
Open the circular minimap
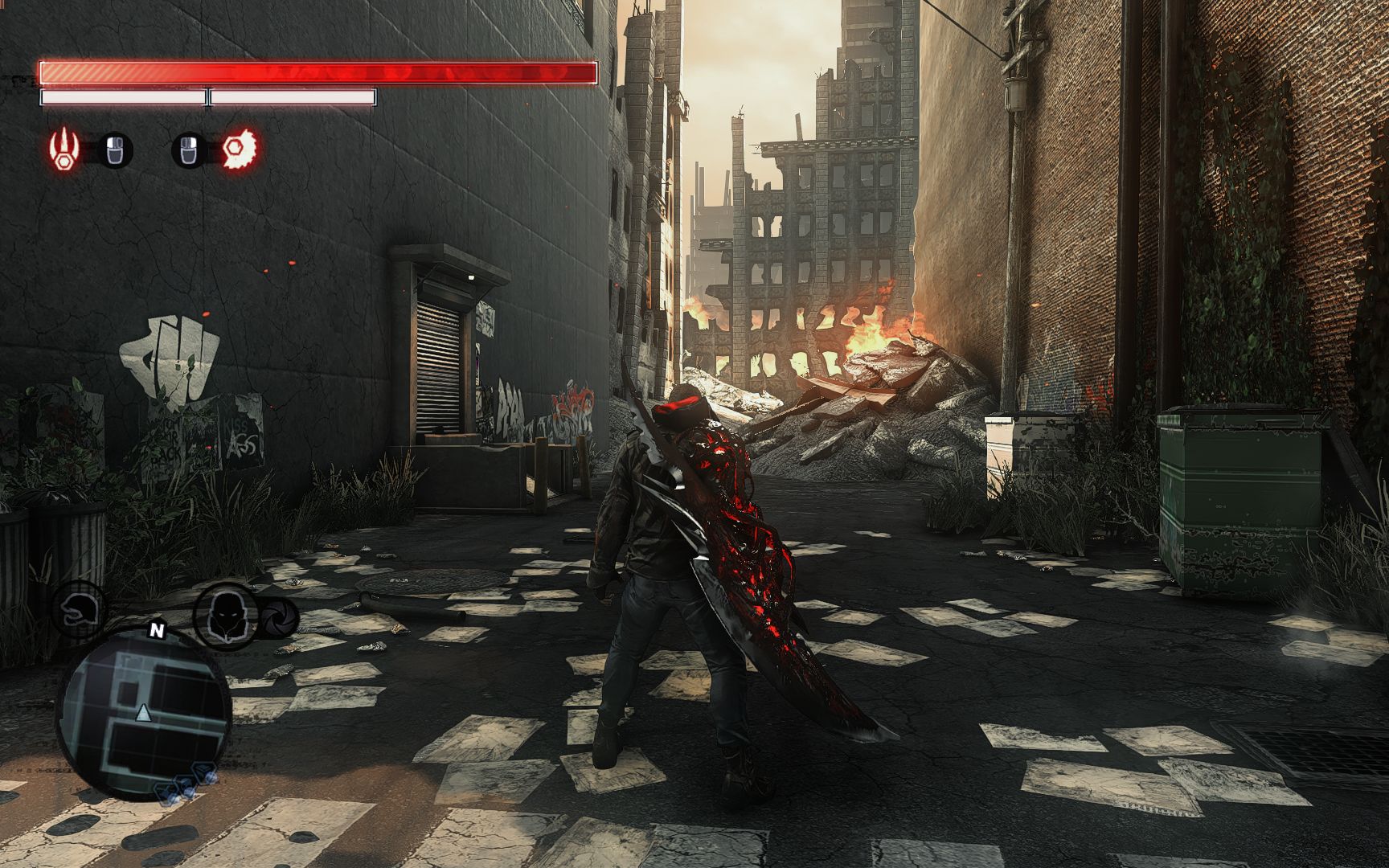(x=143, y=712)
